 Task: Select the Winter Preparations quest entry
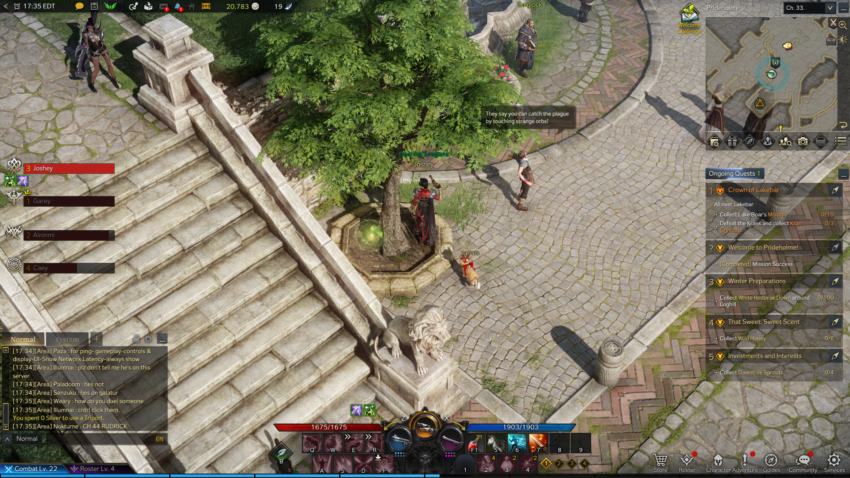point(757,282)
